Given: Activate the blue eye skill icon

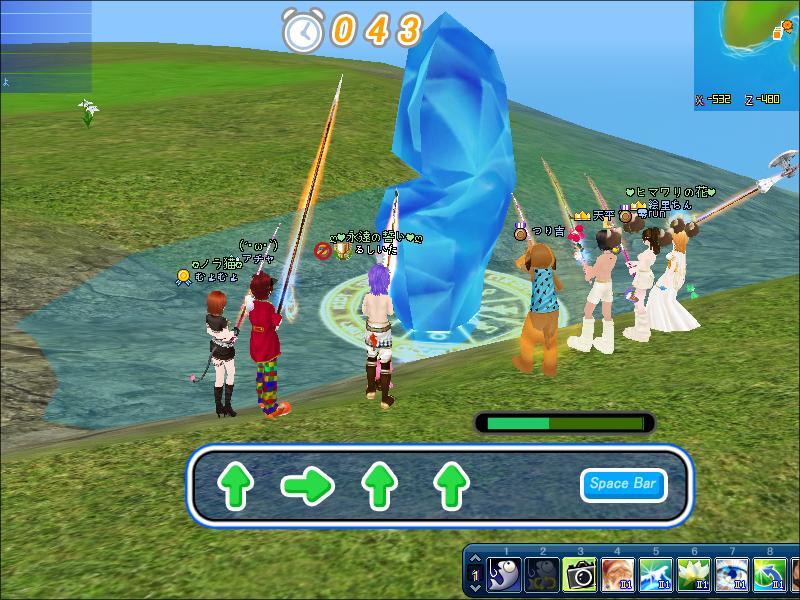Looking at the screenshot, I should coord(731,575).
